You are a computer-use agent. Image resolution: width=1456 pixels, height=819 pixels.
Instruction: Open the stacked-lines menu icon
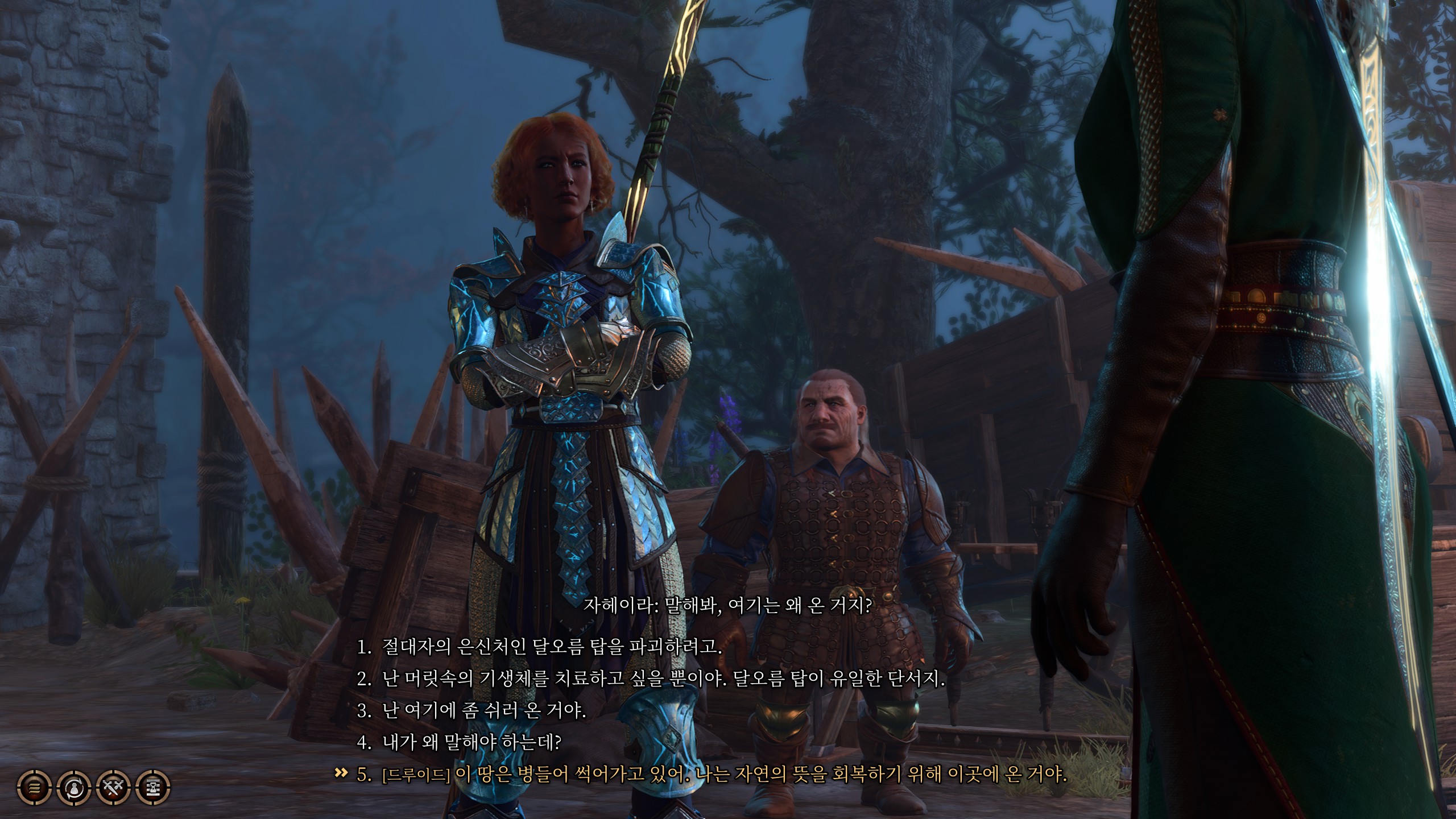[x=35, y=787]
